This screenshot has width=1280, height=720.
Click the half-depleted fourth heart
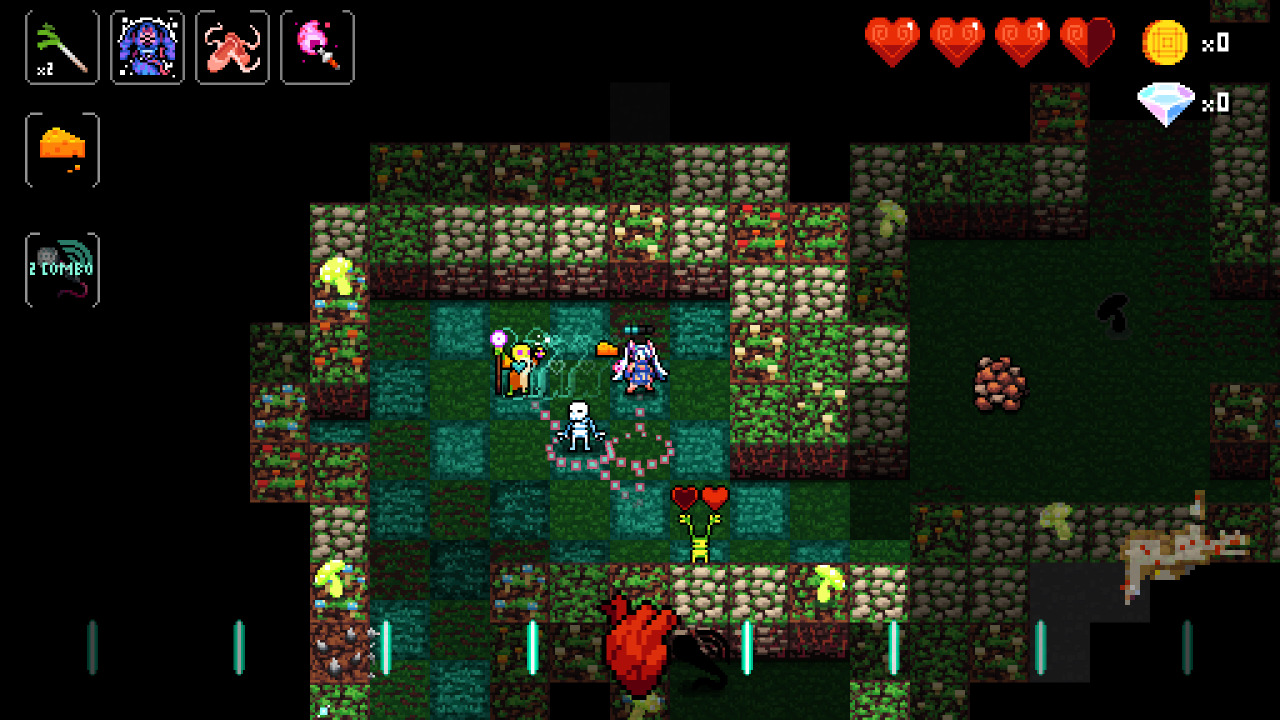click(1089, 41)
